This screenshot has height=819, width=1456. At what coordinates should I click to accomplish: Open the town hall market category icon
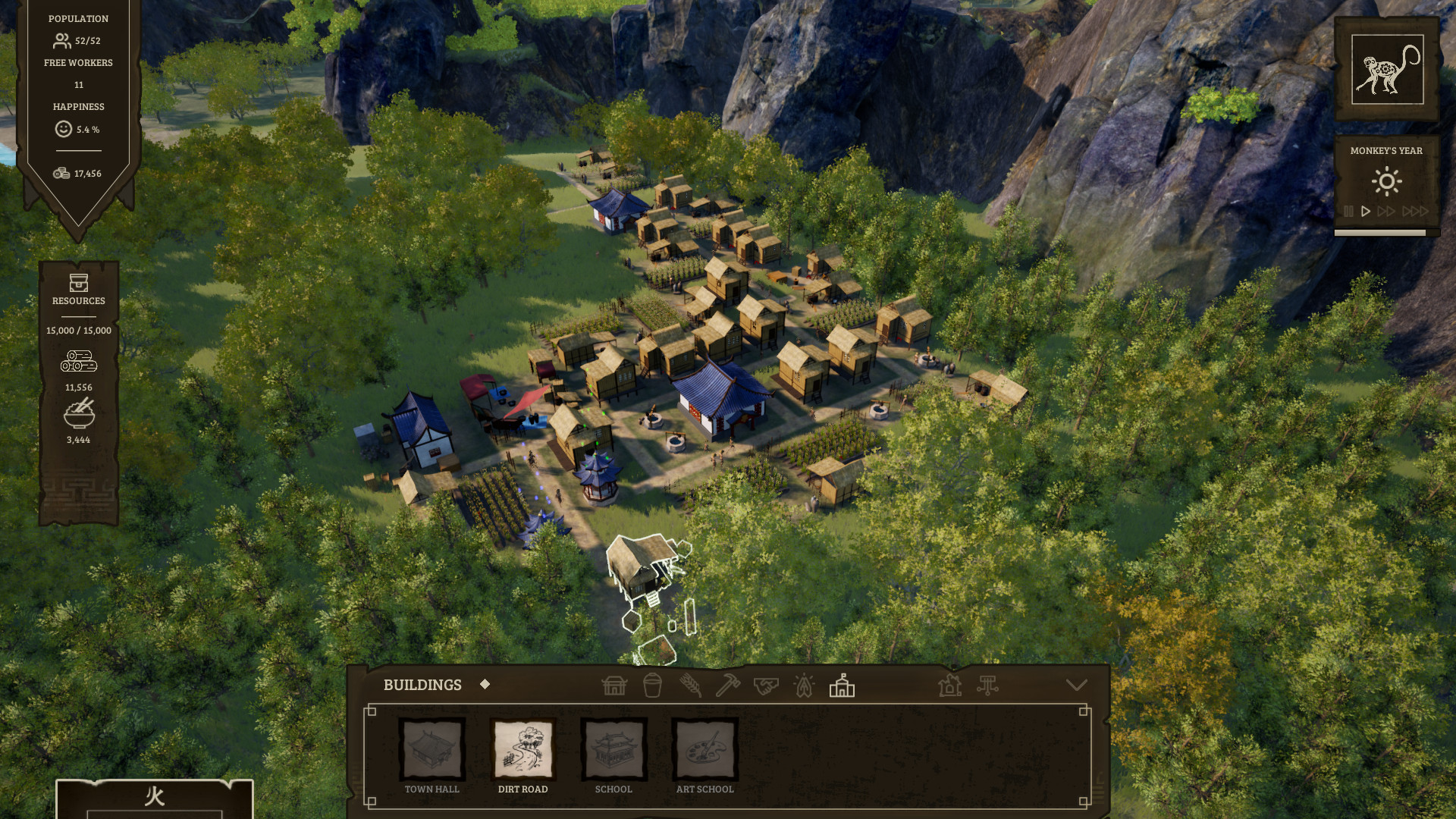pyautogui.click(x=614, y=685)
